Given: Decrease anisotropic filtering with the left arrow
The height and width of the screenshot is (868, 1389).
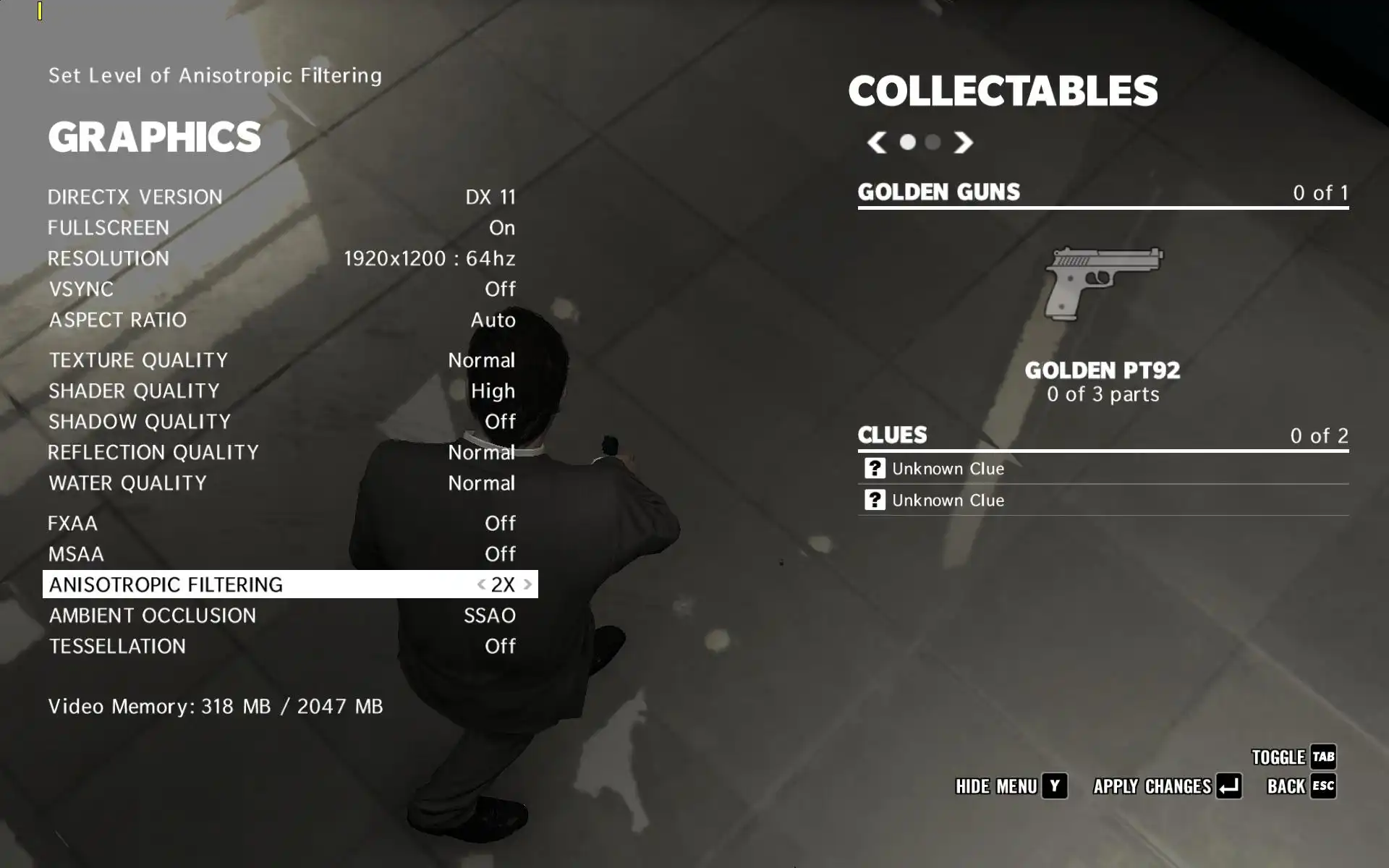Looking at the screenshot, I should point(481,584).
